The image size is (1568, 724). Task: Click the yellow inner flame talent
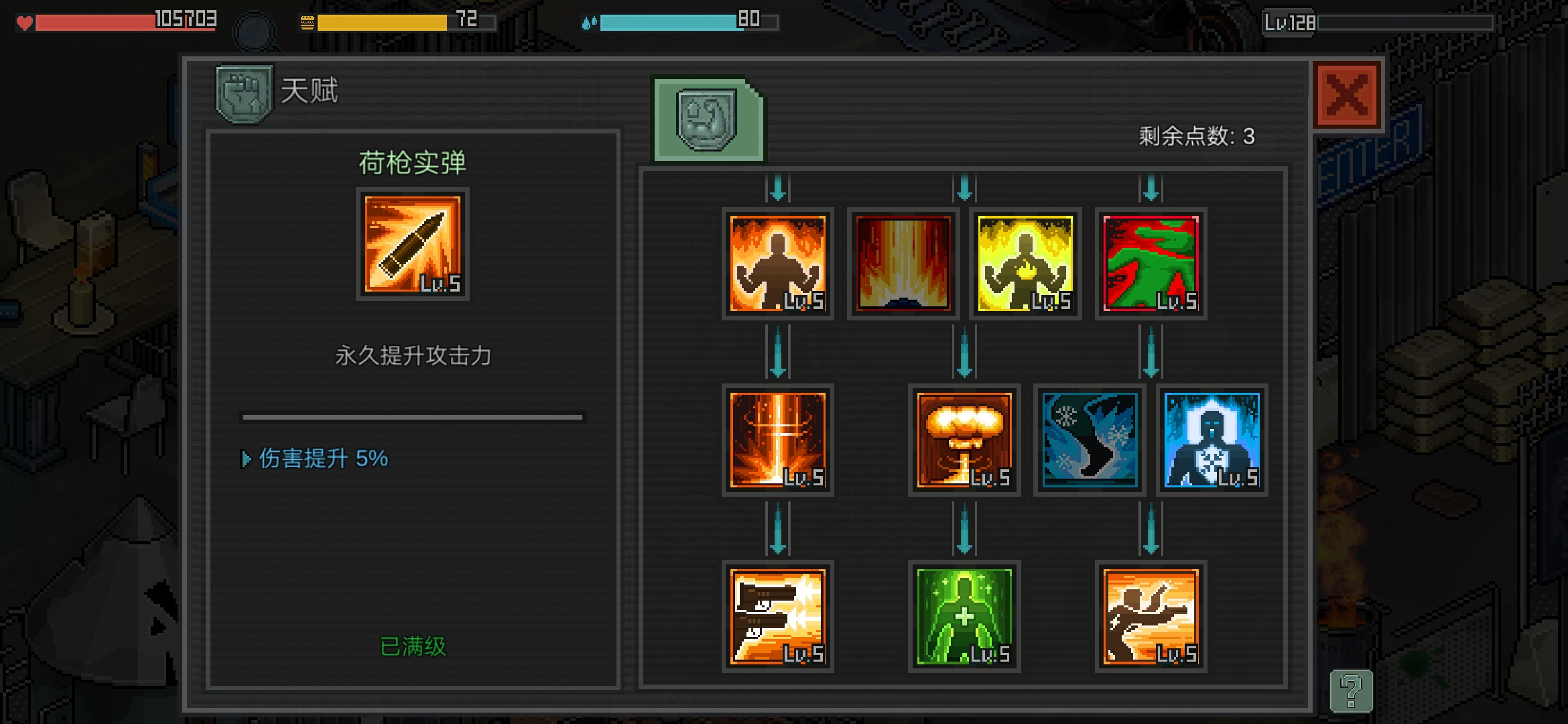click(1024, 263)
